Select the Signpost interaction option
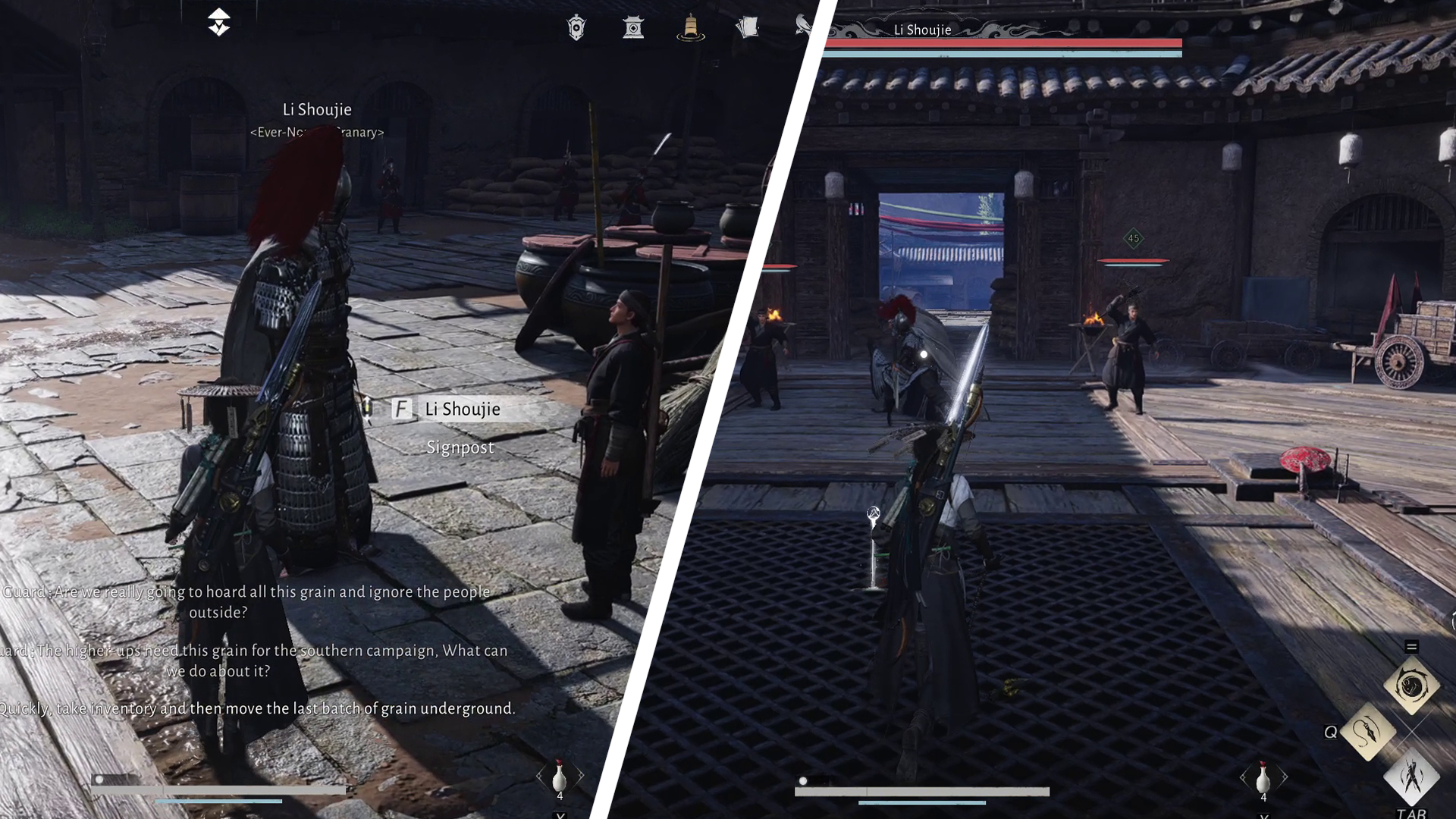 tap(459, 447)
